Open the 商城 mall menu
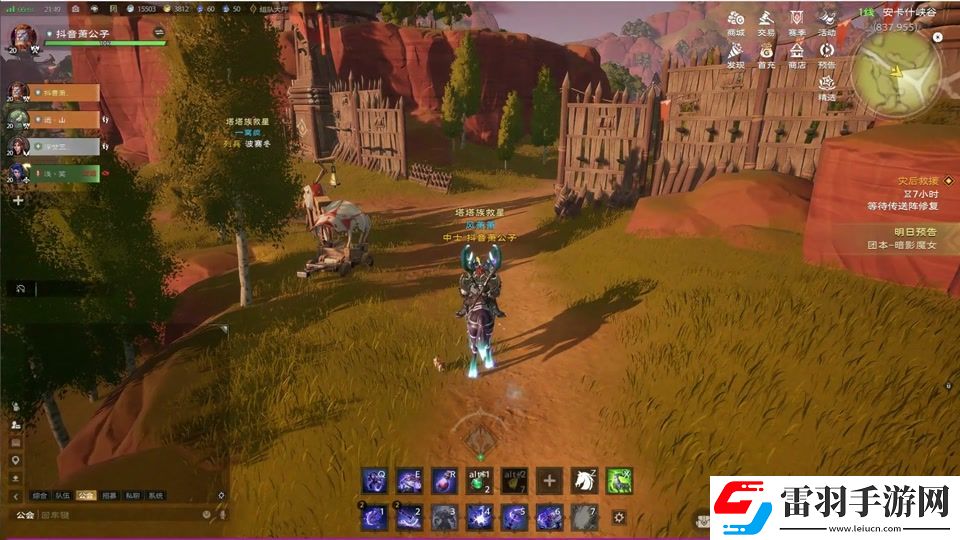Image resolution: width=960 pixels, height=540 pixels. [736, 22]
